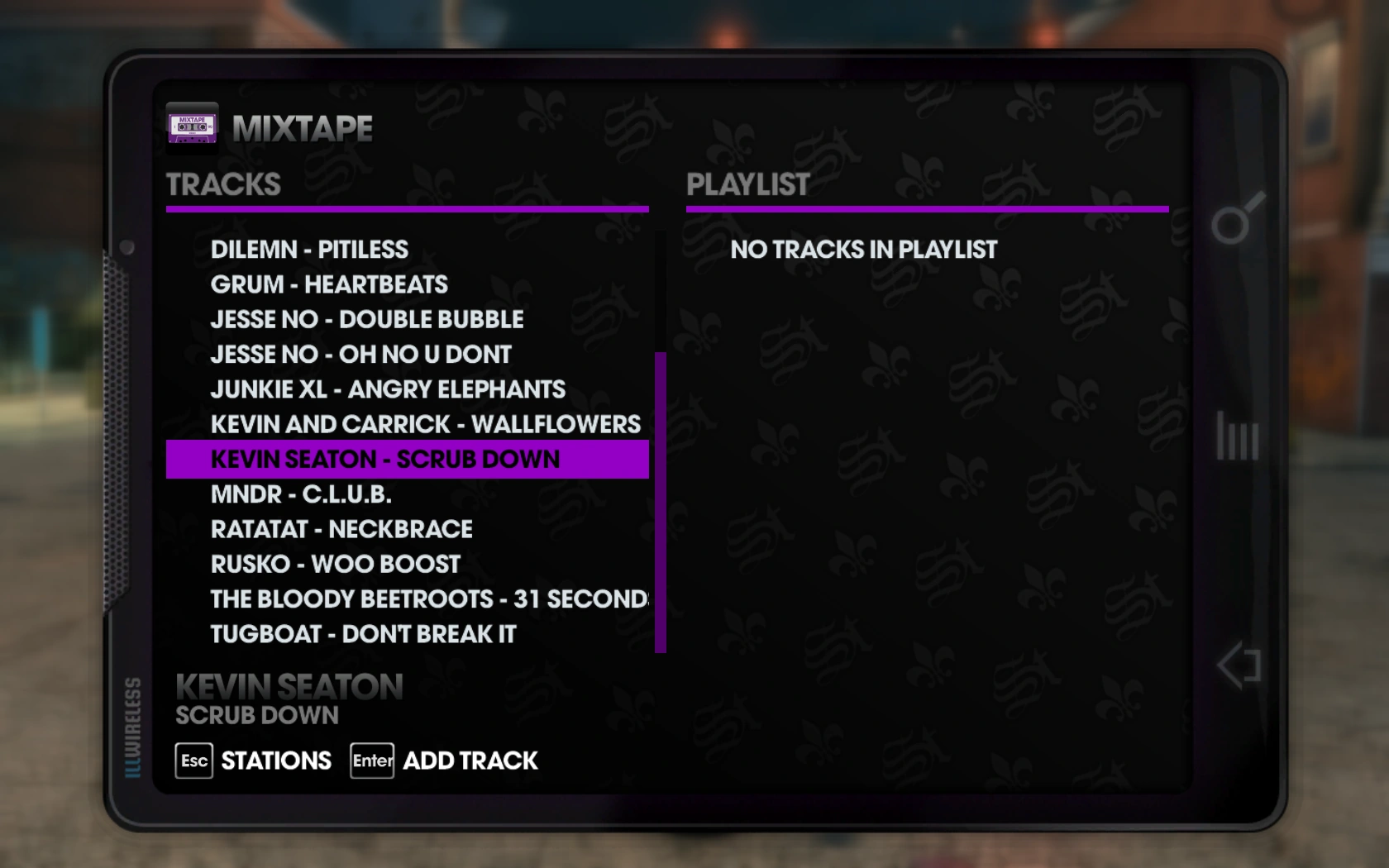Image resolution: width=1389 pixels, height=868 pixels.
Task: Switch to the TRACKS section header
Action: coord(223,184)
